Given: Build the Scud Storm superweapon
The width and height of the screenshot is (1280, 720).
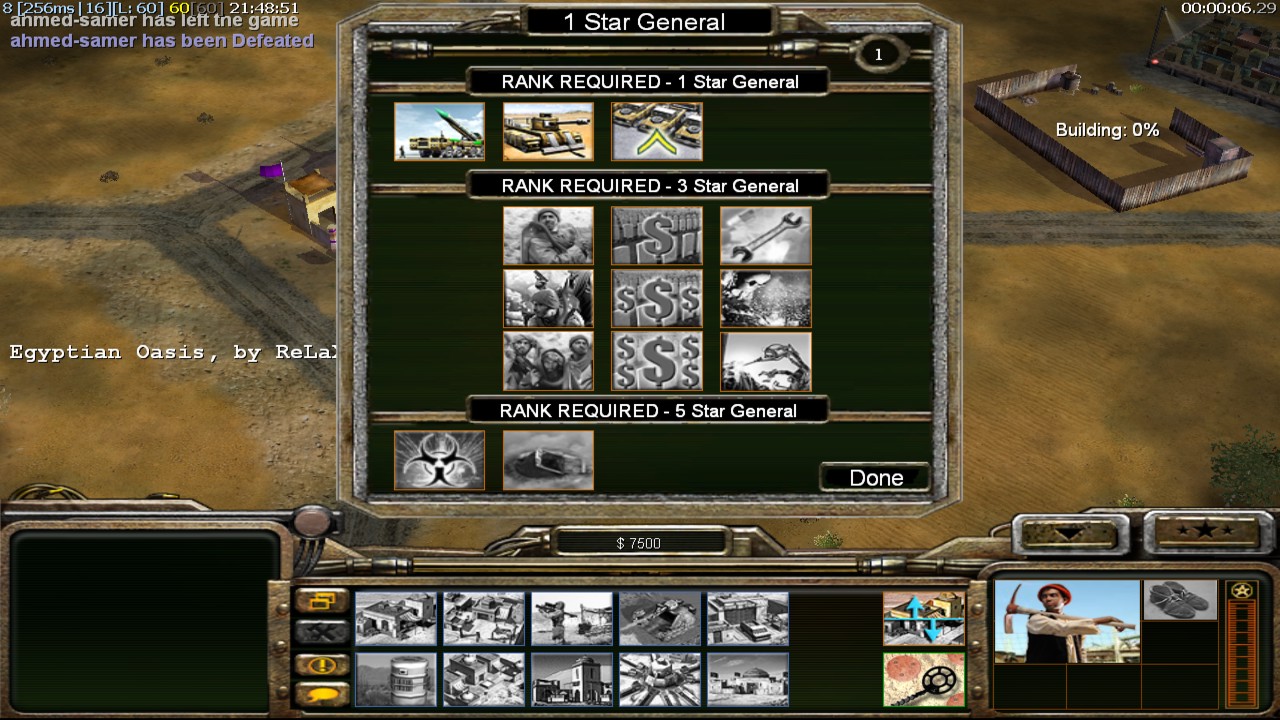Looking at the screenshot, I should click(x=660, y=679).
